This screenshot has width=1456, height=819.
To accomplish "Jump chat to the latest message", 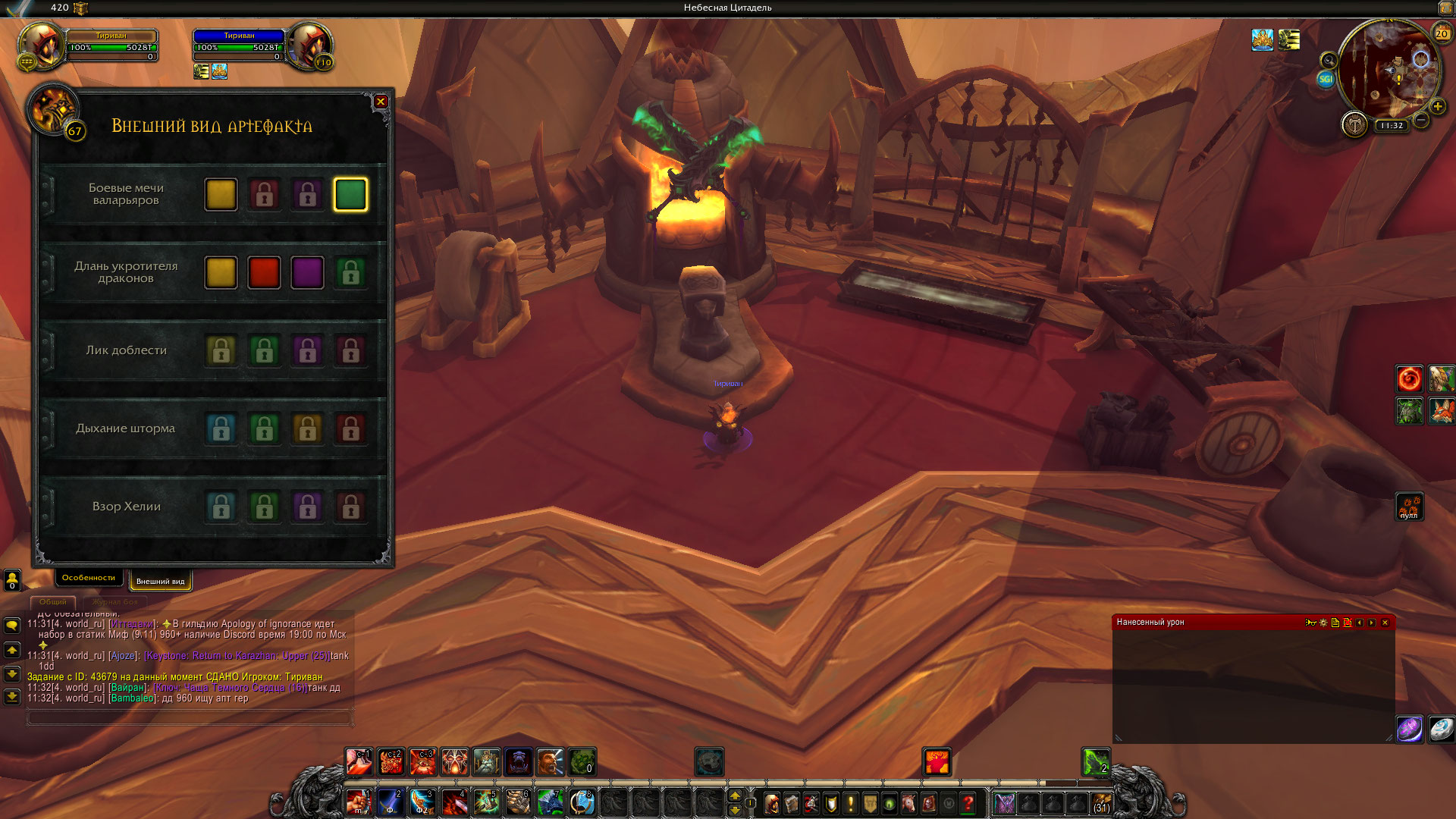I will [12, 696].
